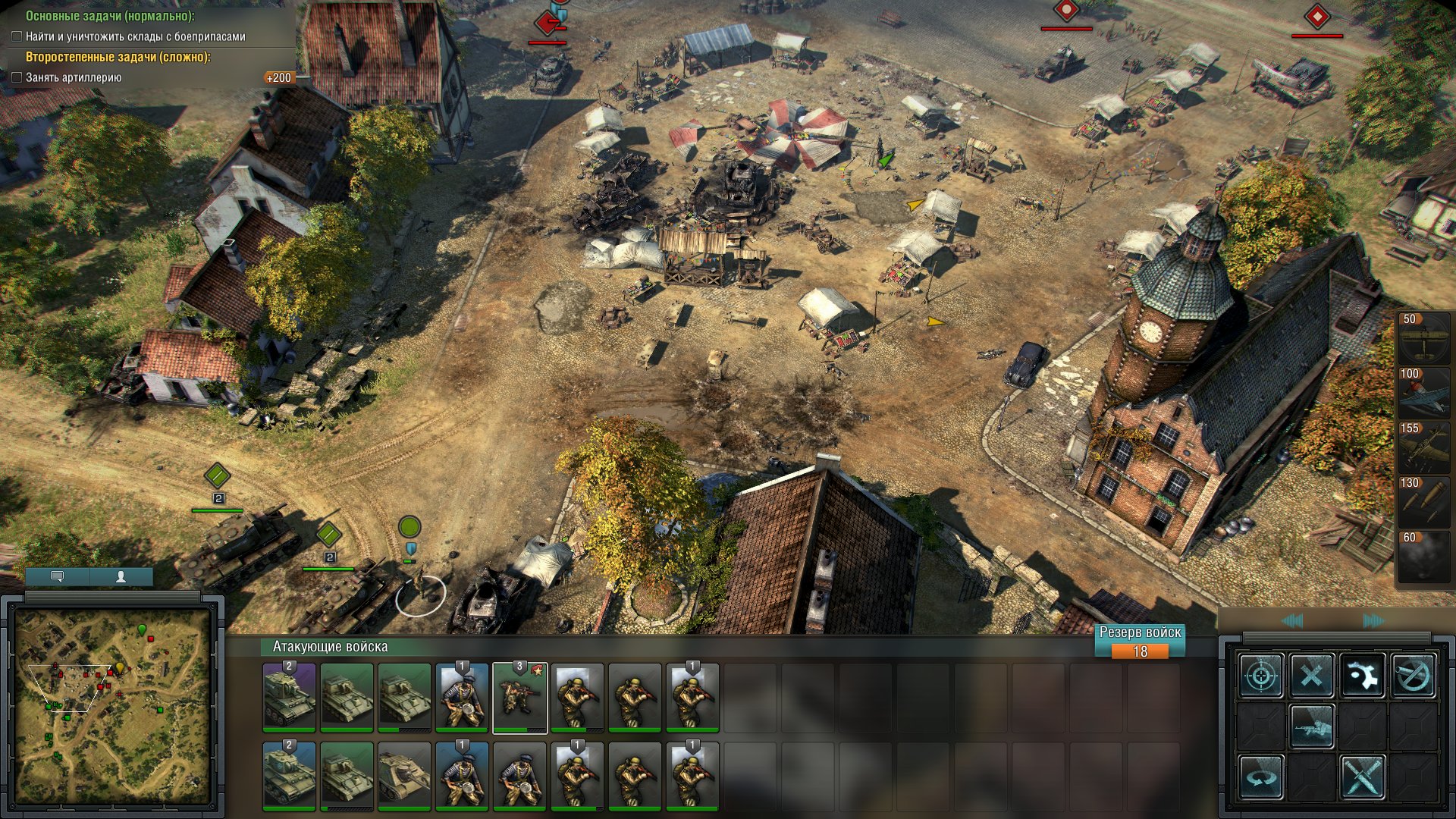Use the 130-point artillery shells ability
The height and width of the screenshot is (819, 1456).
pyautogui.click(x=1423, y=501)
